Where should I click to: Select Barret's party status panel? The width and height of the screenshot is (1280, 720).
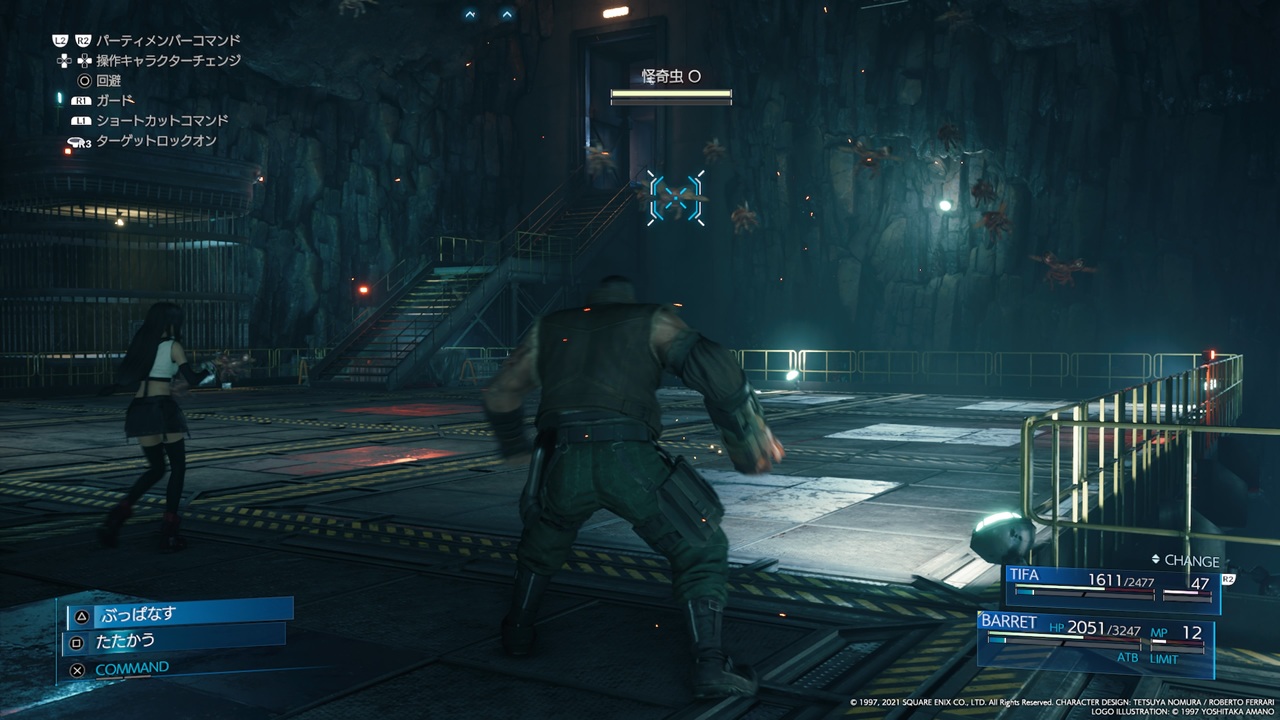click(x=1096, y=640)
